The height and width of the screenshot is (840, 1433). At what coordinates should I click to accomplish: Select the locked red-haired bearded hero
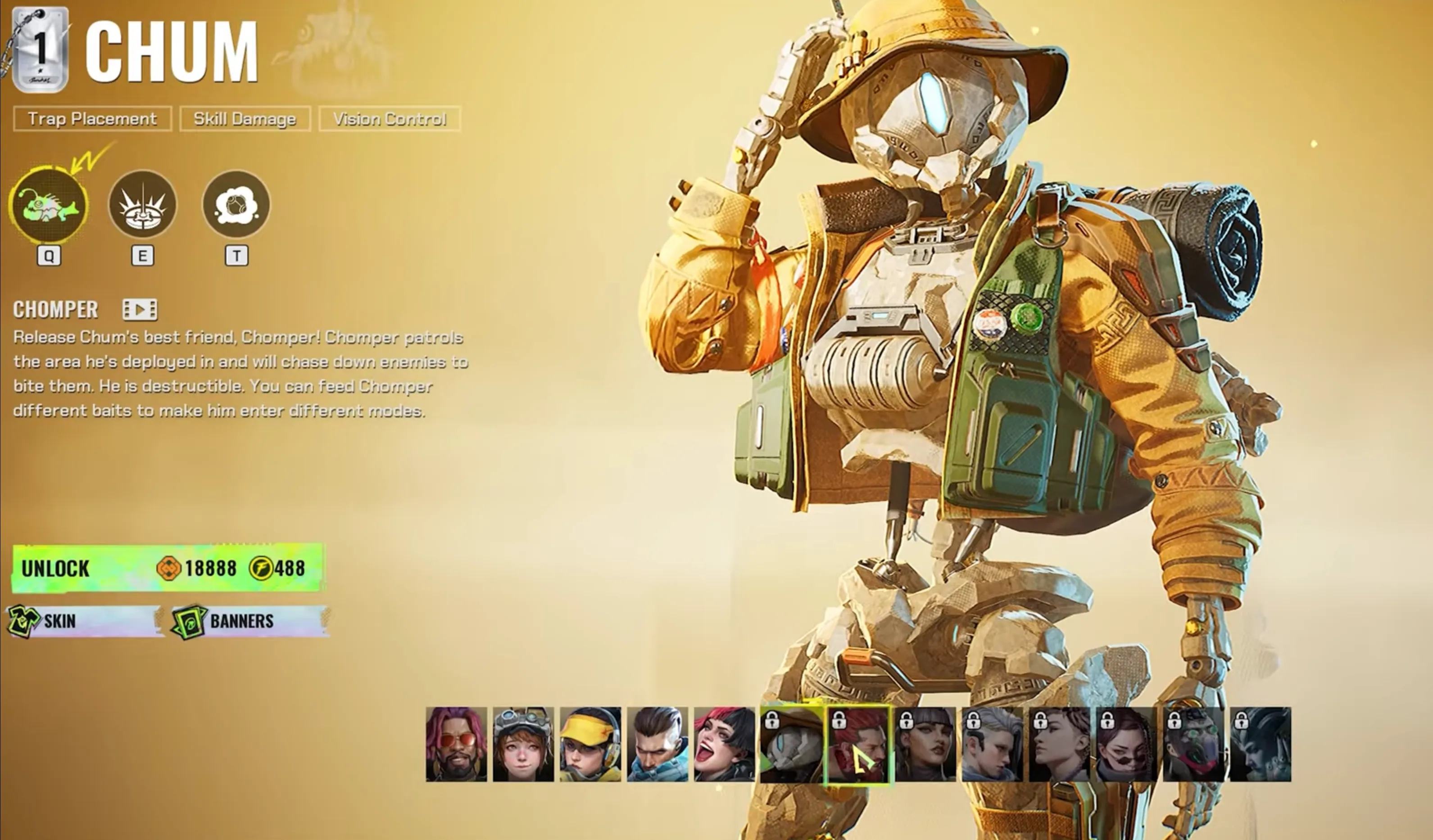pos(859,744)
